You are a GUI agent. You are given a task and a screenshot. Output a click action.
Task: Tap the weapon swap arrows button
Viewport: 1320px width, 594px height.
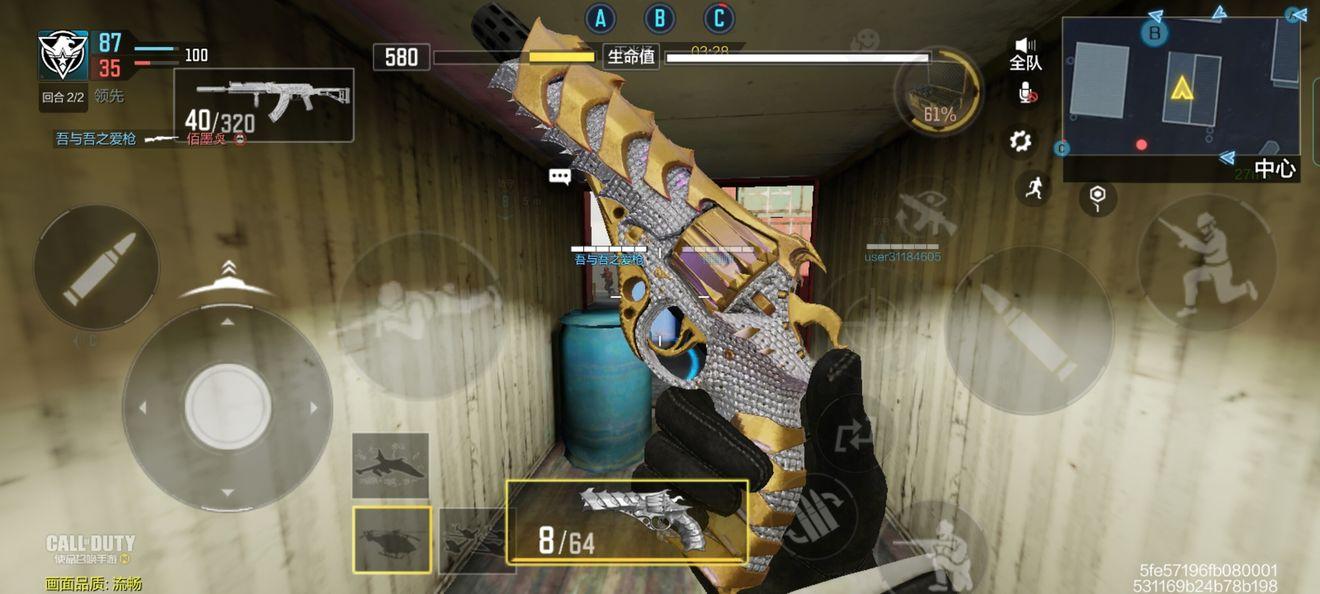click(x=846, y=437)
